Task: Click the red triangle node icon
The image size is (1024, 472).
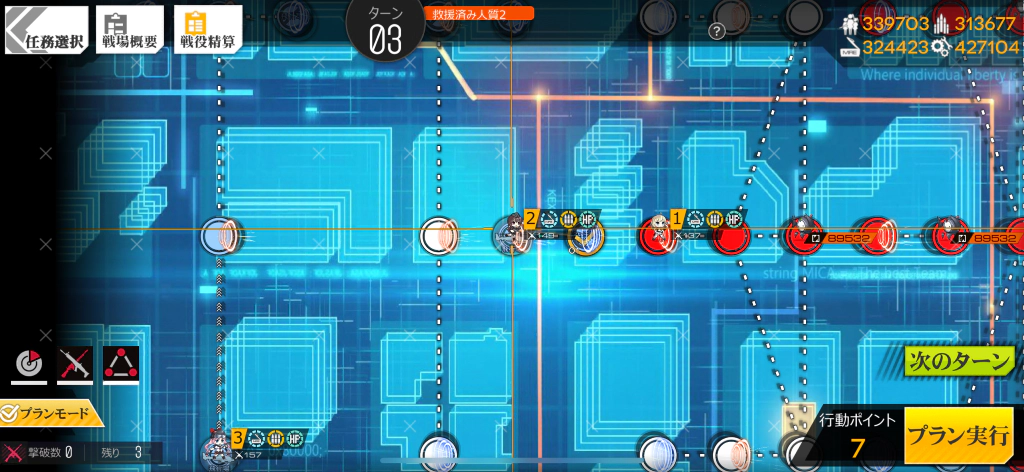Action: 121,366
